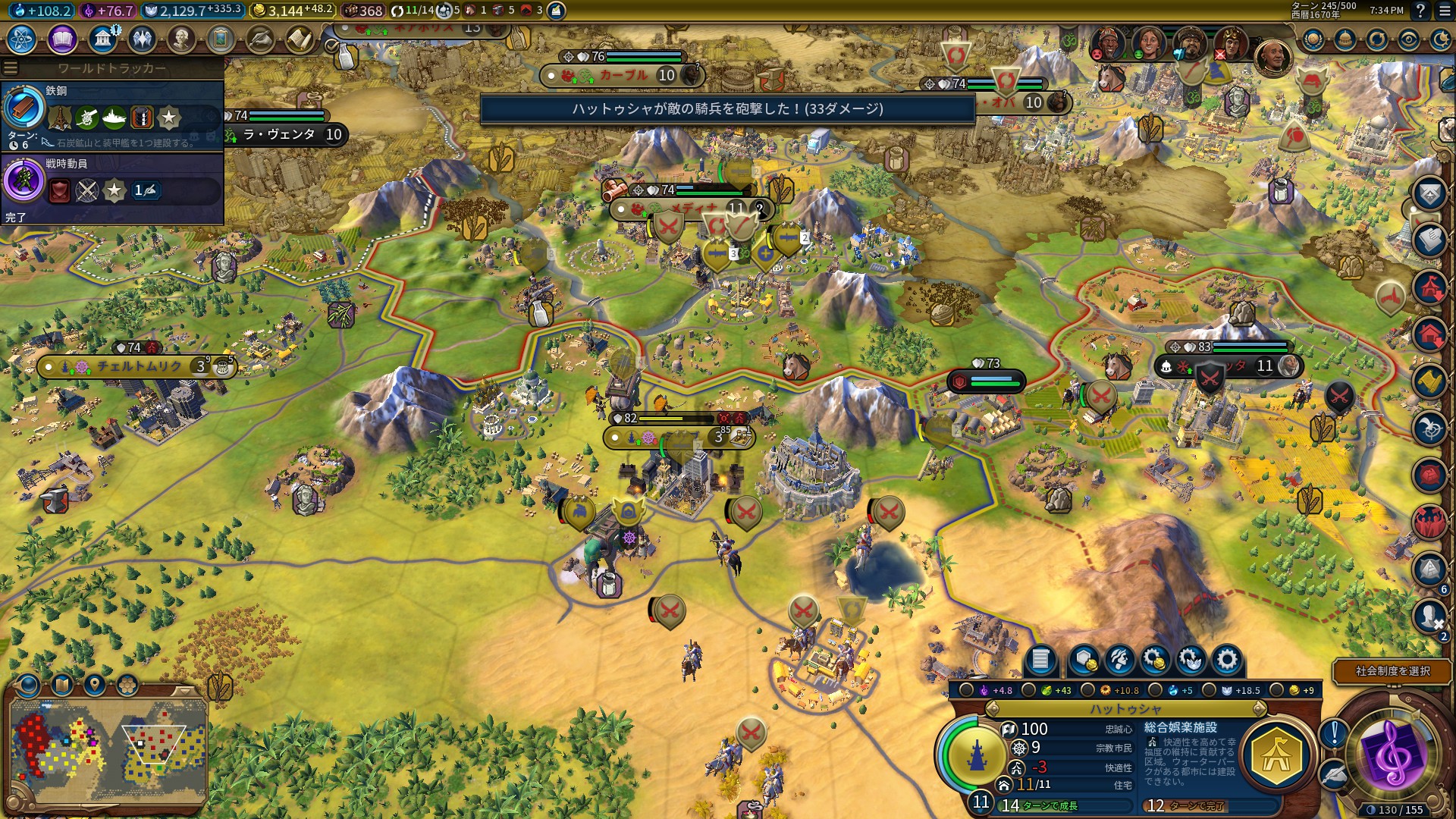Open the Great People screen

point(181,39)
